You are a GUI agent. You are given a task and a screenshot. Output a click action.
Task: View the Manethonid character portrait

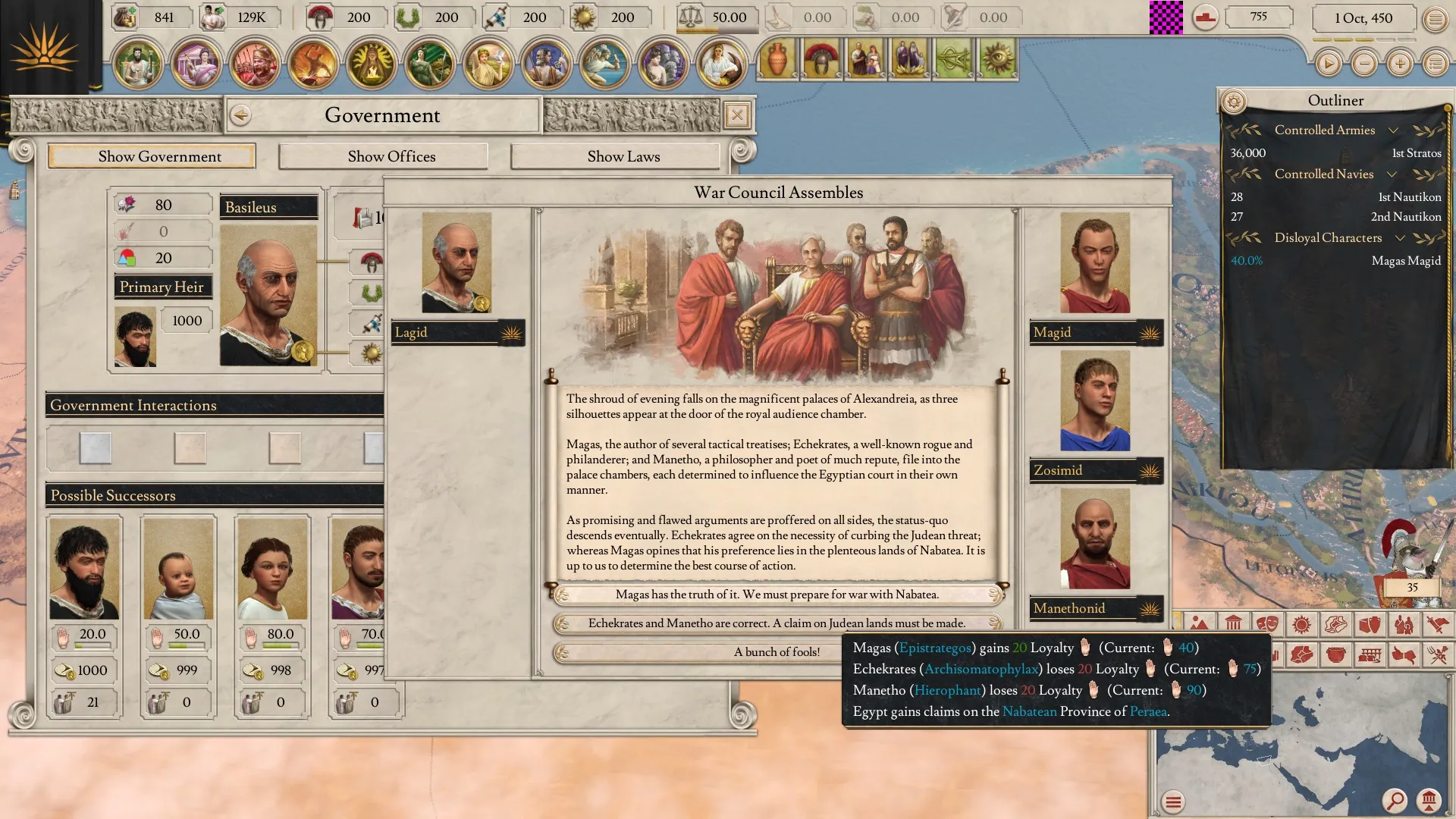coord(1094,538)
